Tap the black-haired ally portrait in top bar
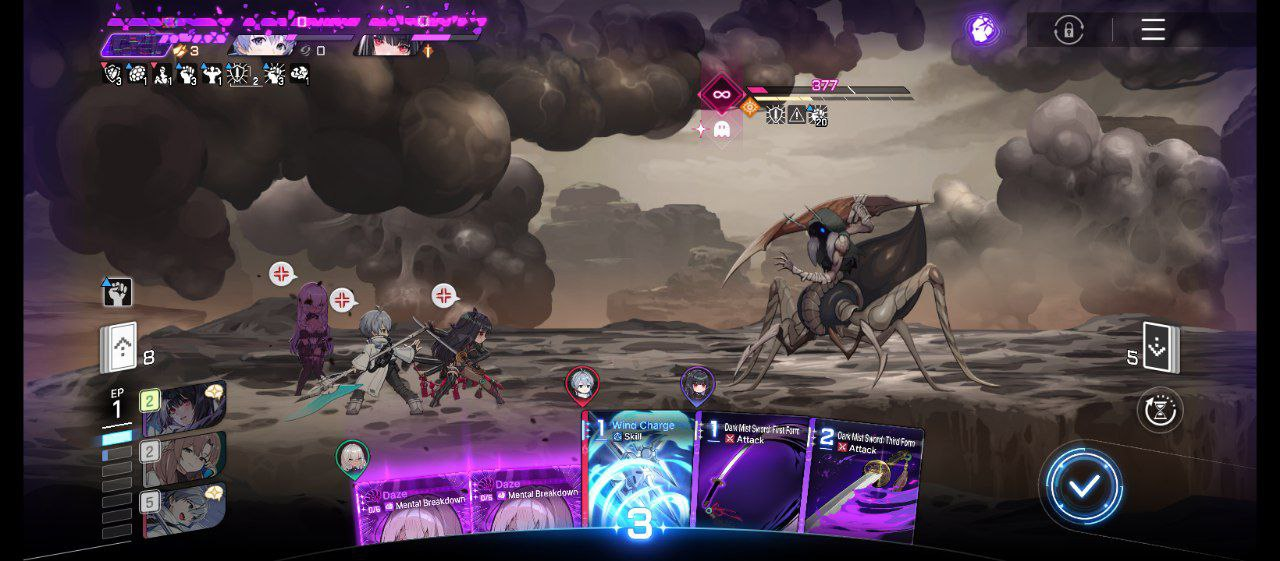 [387, 46]
